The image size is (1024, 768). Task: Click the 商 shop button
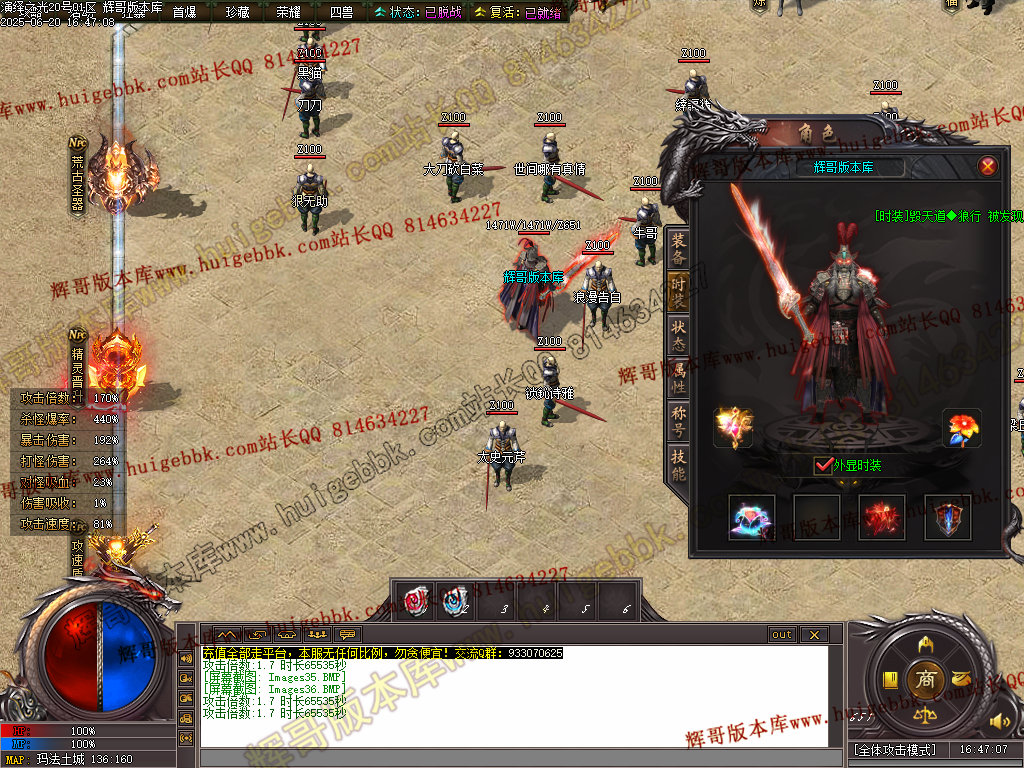pyautogui.click(x=925, y=681)
